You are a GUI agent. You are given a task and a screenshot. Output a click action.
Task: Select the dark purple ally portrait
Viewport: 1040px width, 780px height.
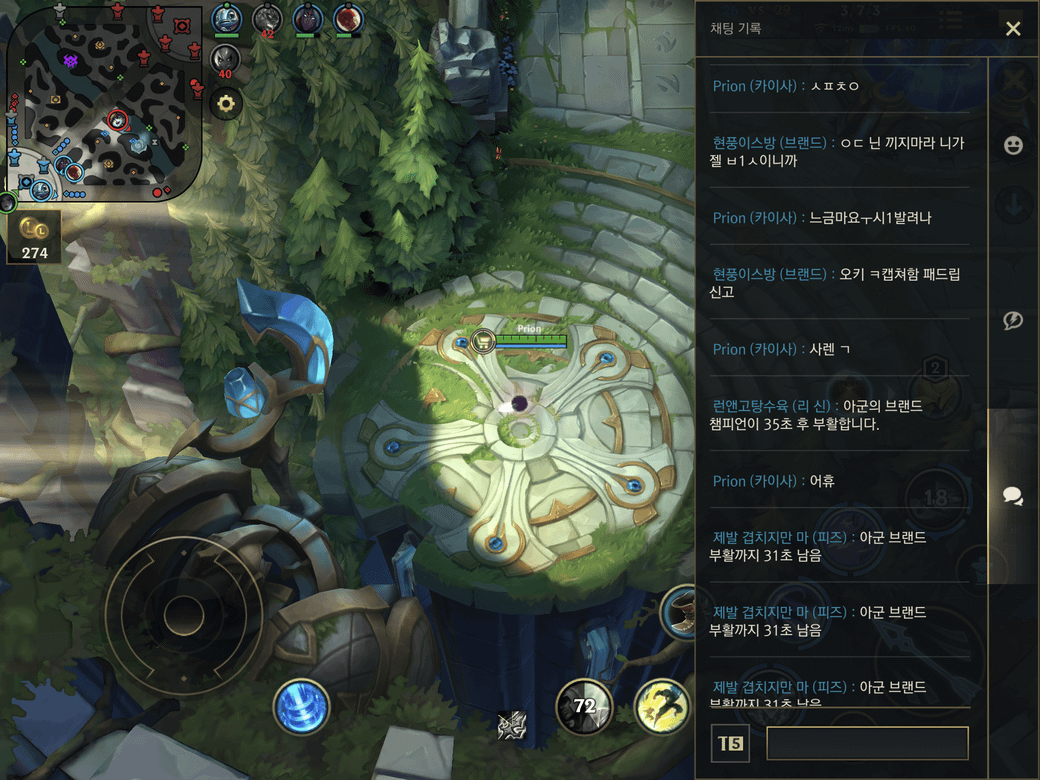[x=308, y=18]
